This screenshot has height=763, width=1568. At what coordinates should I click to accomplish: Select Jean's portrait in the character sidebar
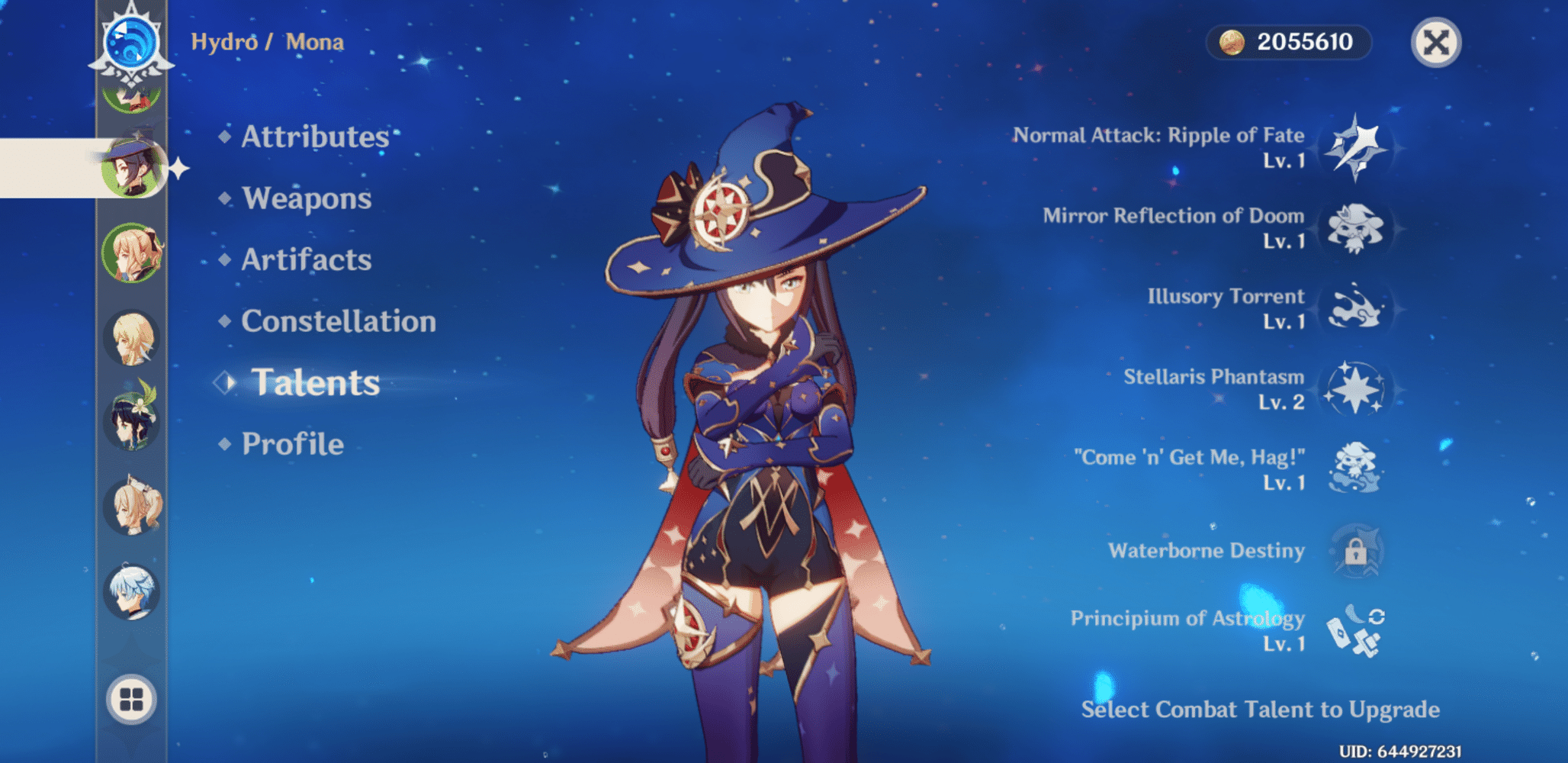tap(131, 252)
